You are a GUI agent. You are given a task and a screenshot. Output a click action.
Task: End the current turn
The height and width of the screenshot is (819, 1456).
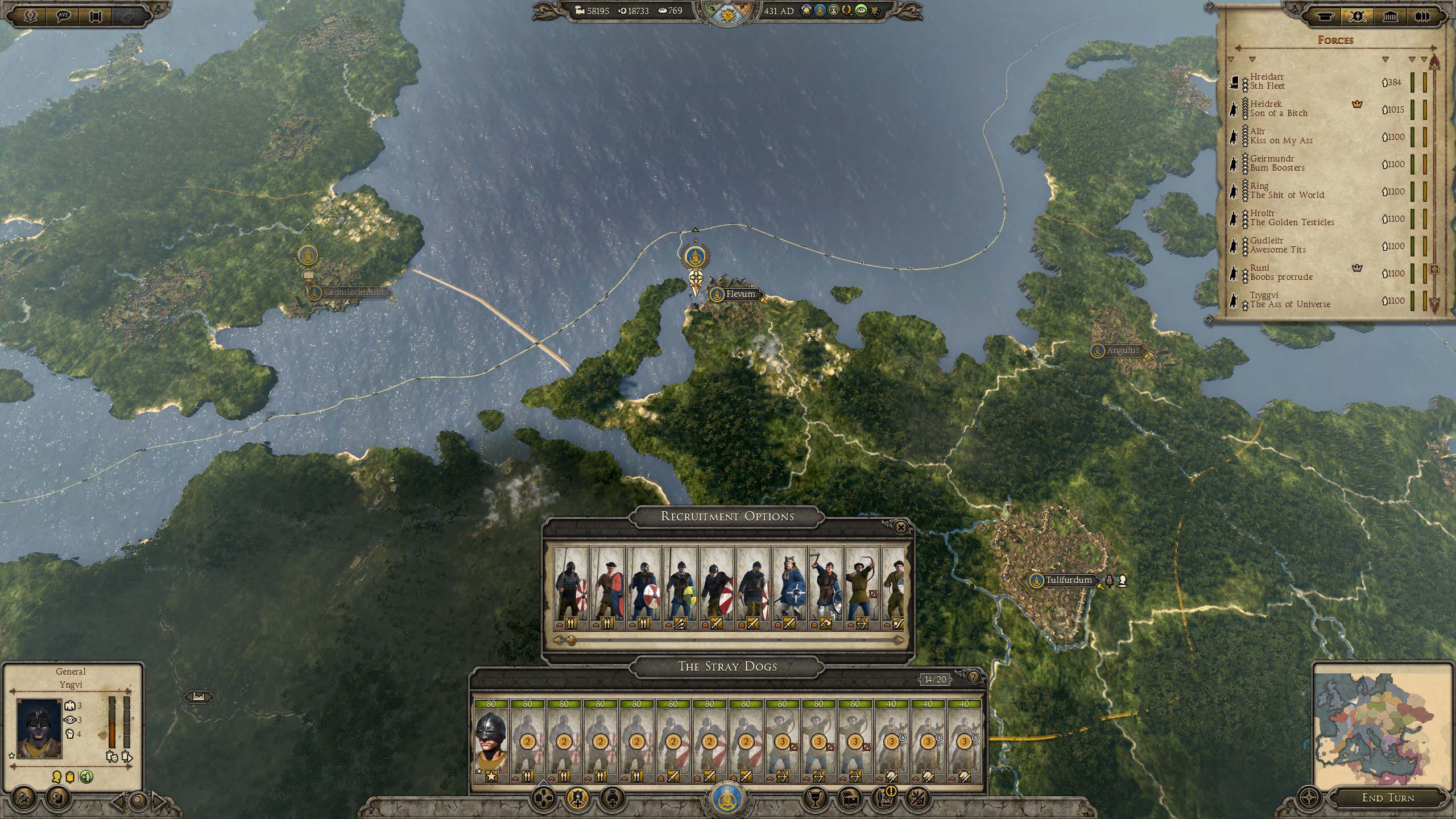(1387, 797)
